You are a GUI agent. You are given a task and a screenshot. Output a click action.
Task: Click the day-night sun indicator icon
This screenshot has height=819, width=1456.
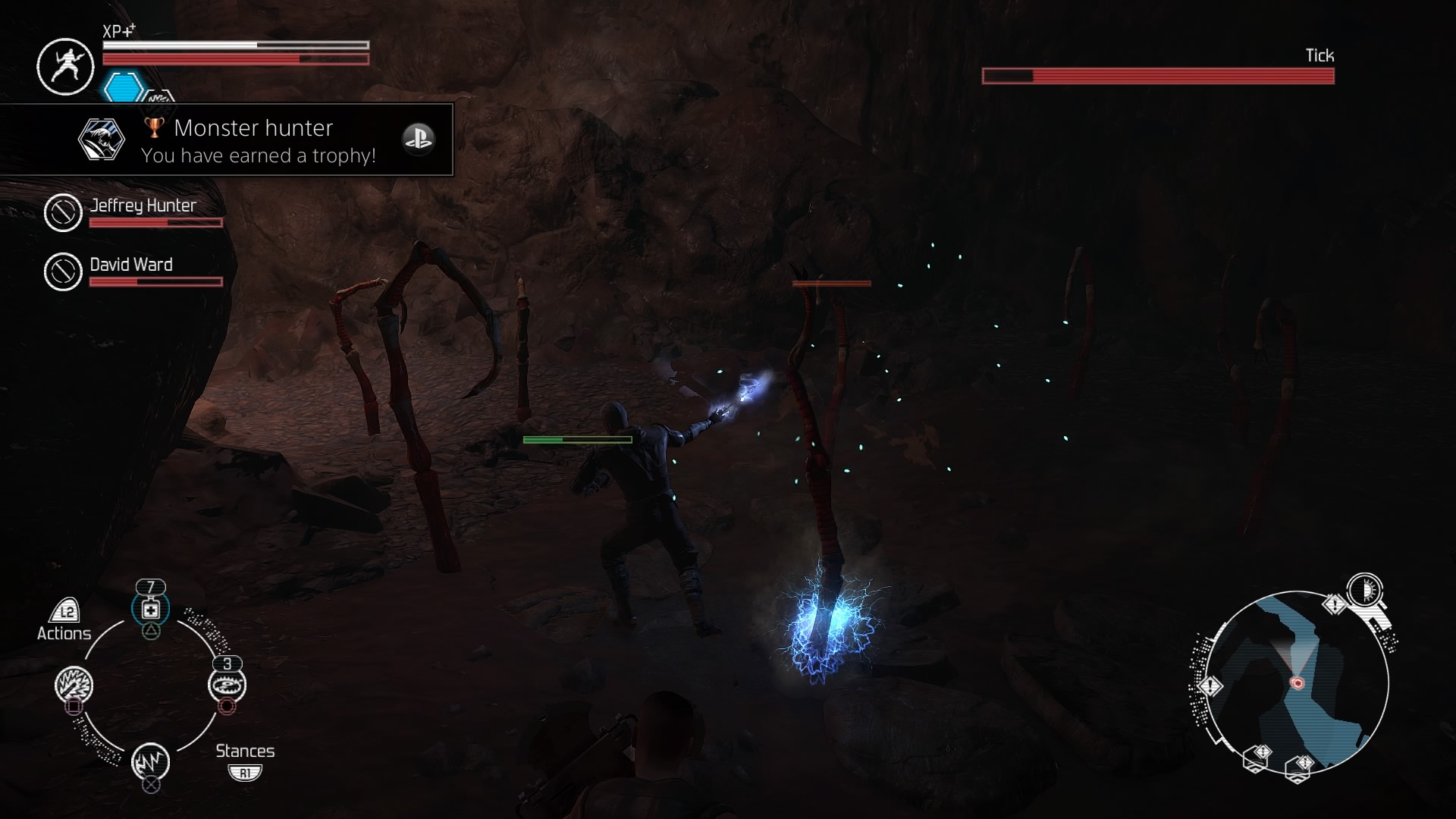click(x=1365, y=590)
